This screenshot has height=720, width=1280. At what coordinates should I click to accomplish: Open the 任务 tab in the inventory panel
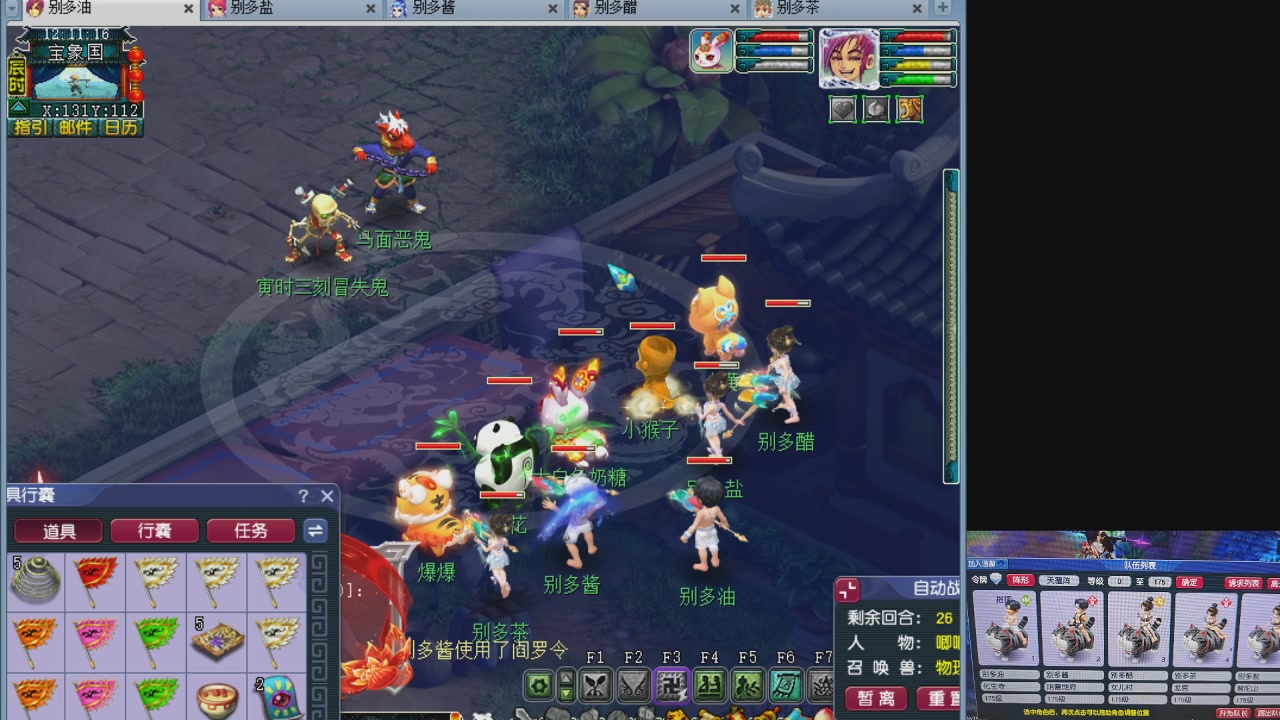point(250,531)
